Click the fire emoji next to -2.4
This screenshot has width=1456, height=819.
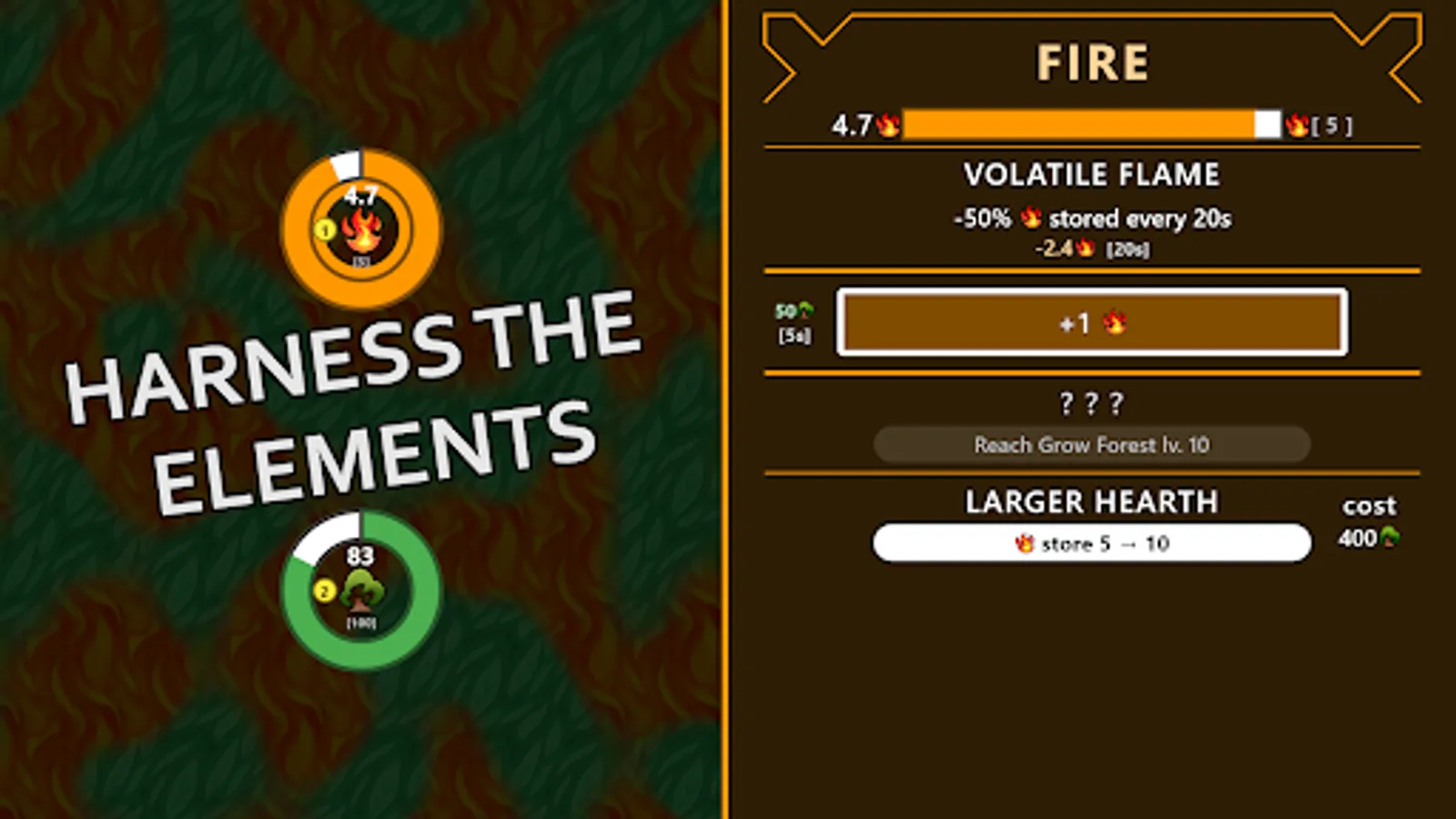click(x=1083, y=248)
